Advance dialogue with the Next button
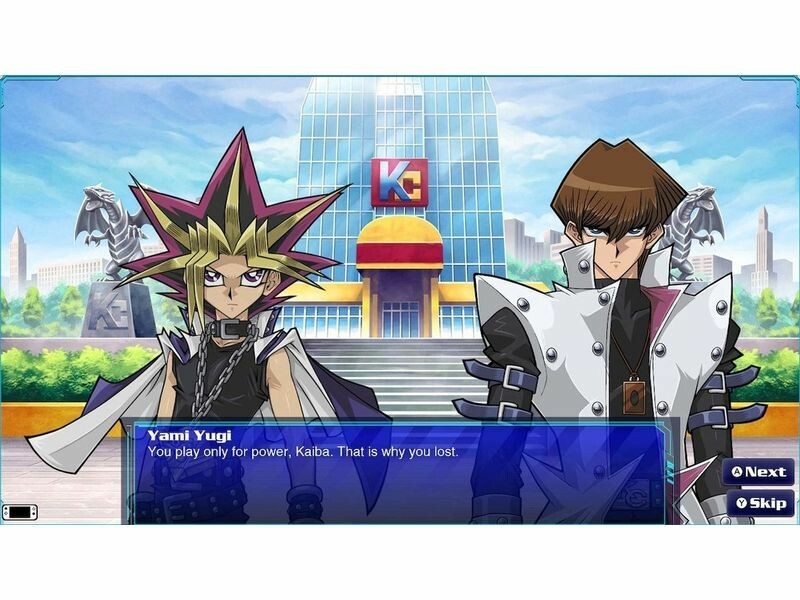 (x=760, y=472)
